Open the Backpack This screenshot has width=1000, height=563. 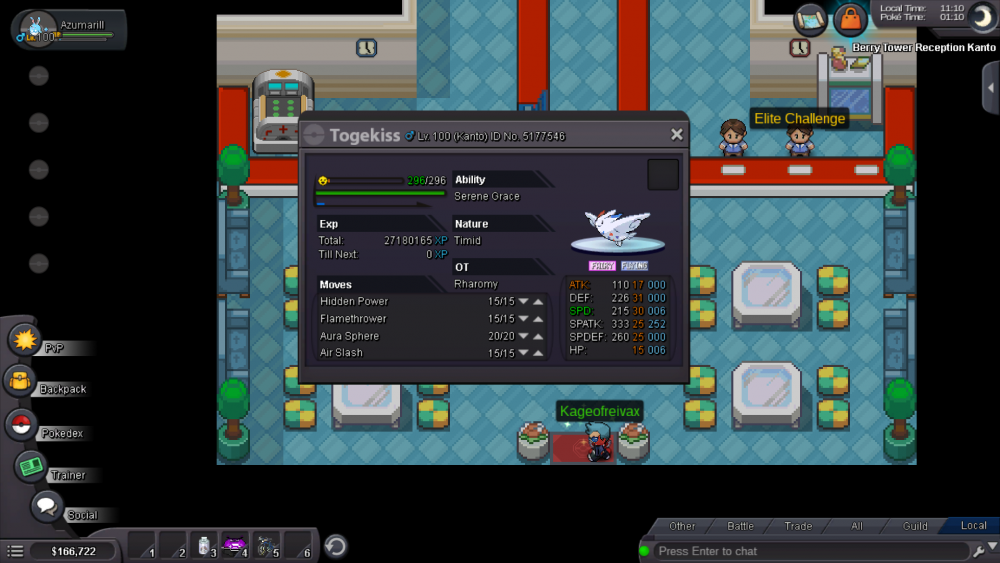[20, 381]
